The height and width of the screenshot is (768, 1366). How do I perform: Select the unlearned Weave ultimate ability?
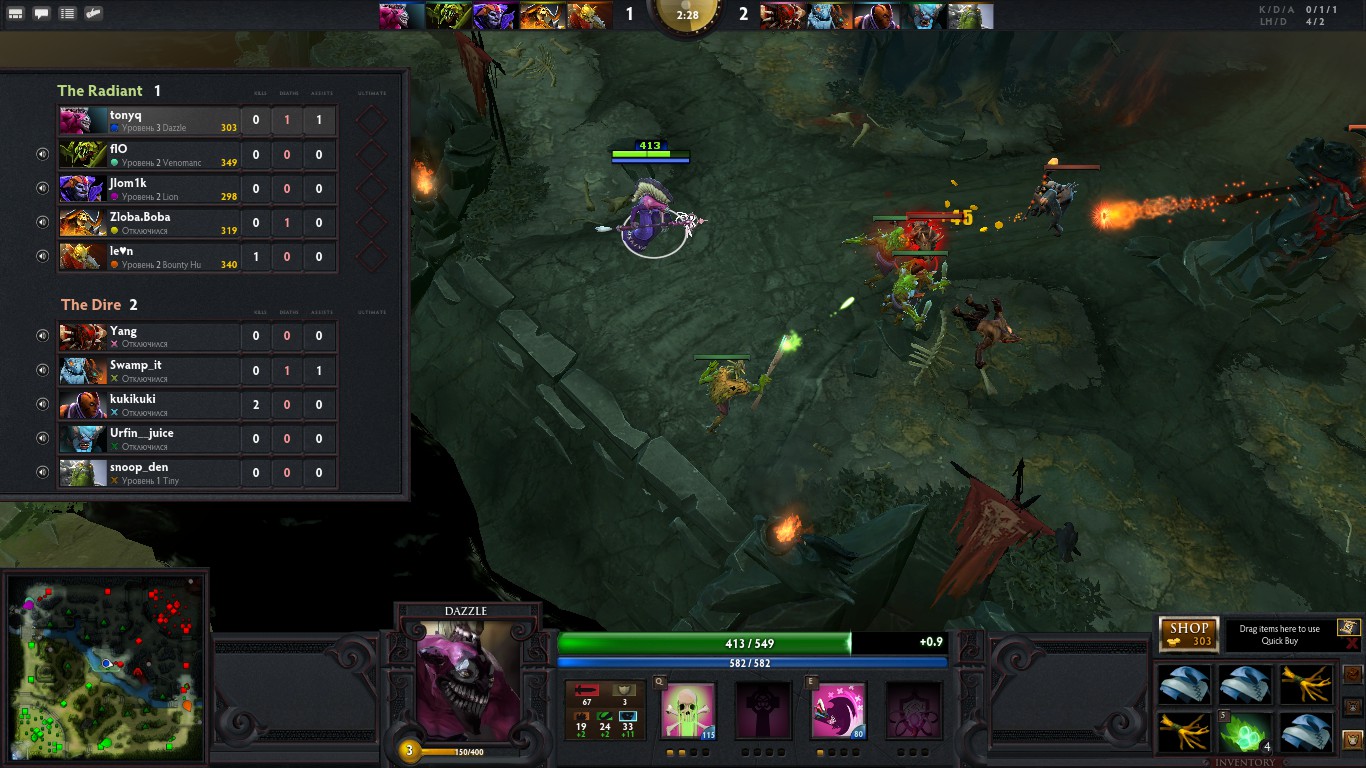click(x=913, y=711)
